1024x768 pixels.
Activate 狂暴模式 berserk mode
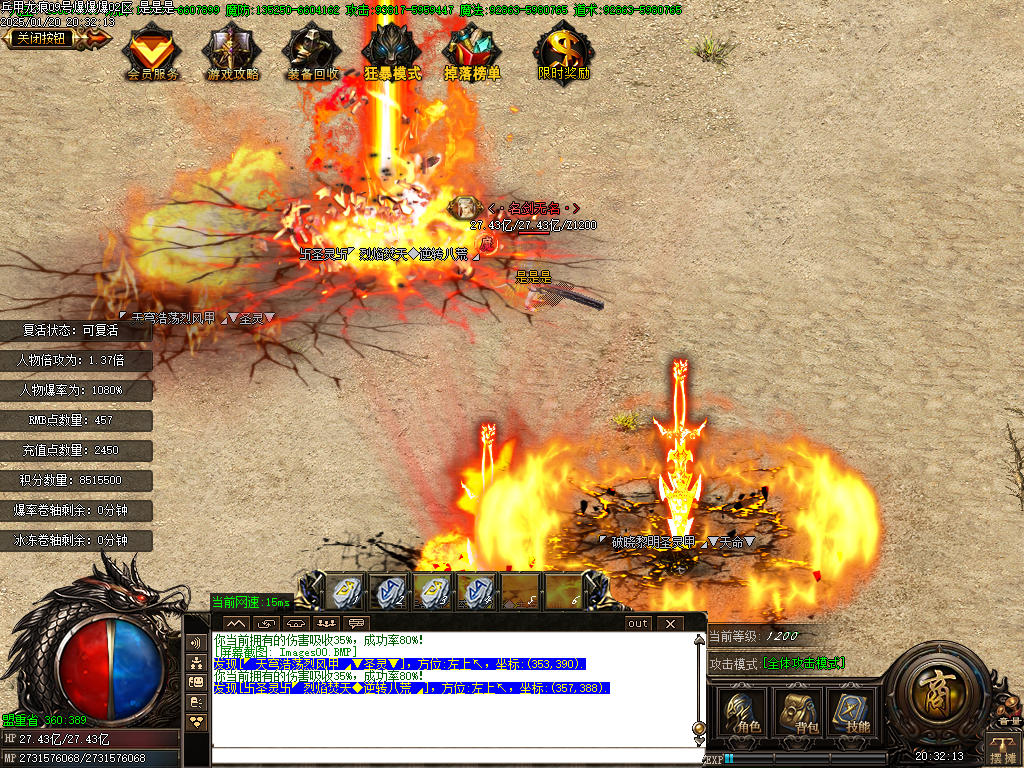pos(392,52)
